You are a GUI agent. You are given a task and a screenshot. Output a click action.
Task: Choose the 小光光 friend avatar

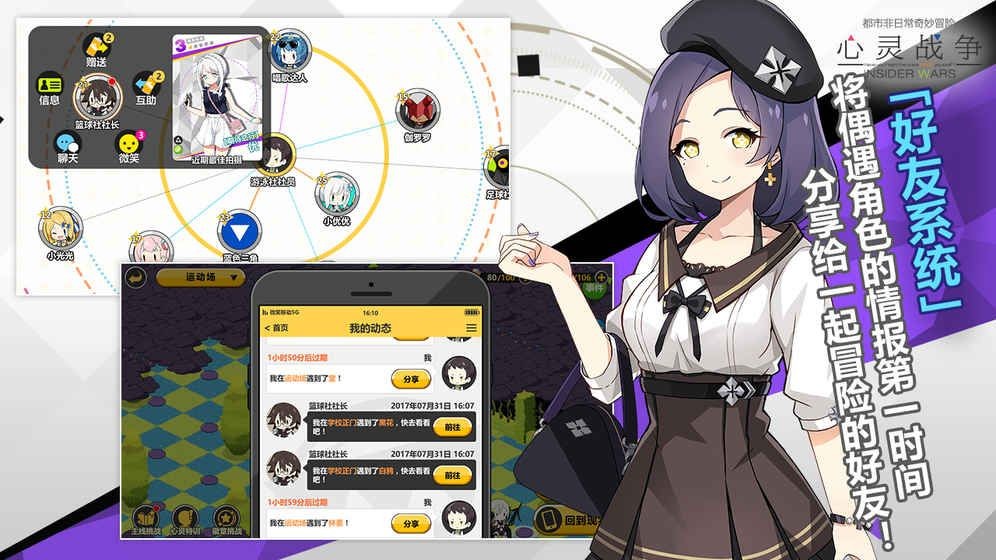click(59, 229)
